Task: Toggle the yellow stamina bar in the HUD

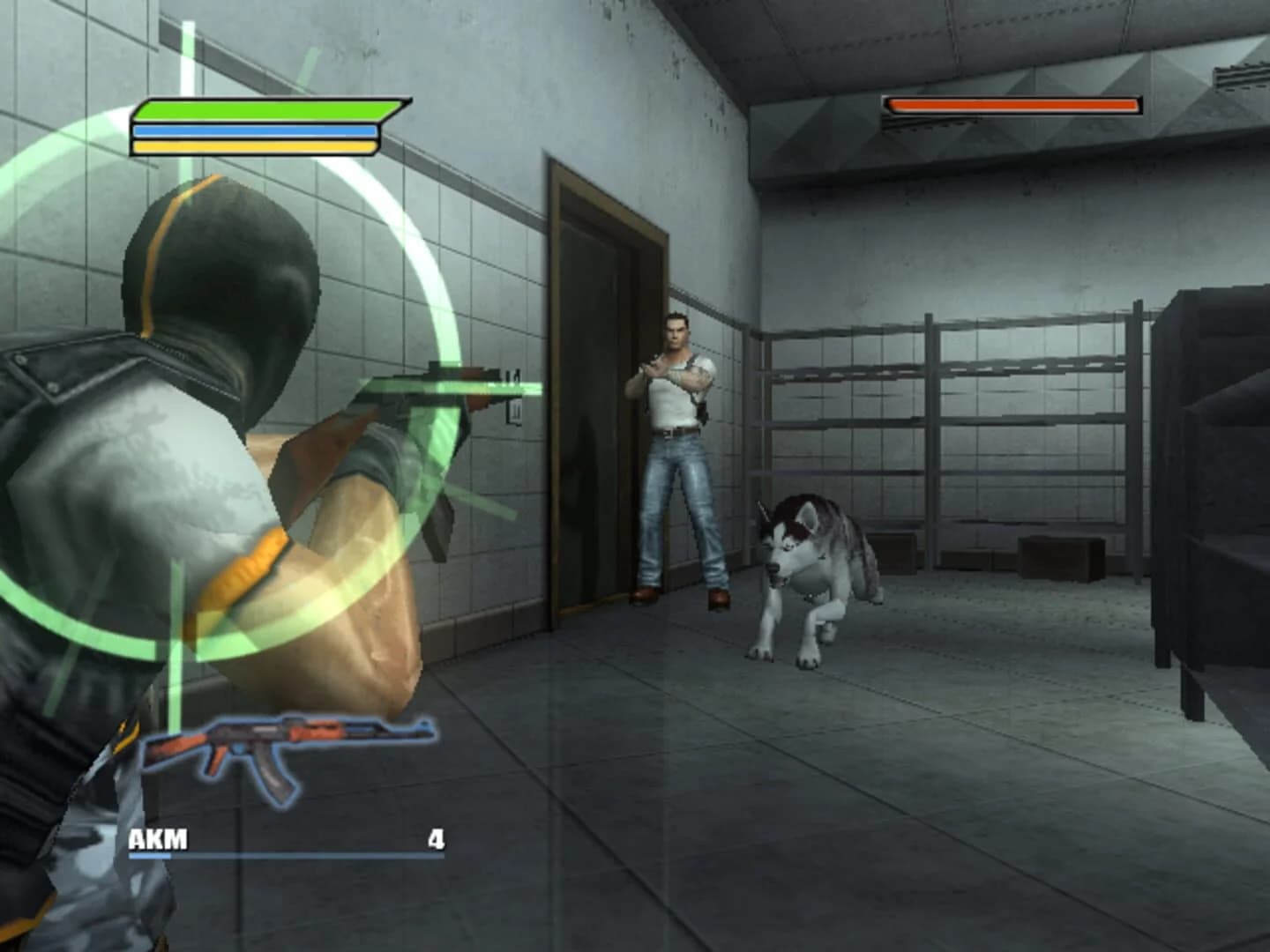Action: pos(256,145)
